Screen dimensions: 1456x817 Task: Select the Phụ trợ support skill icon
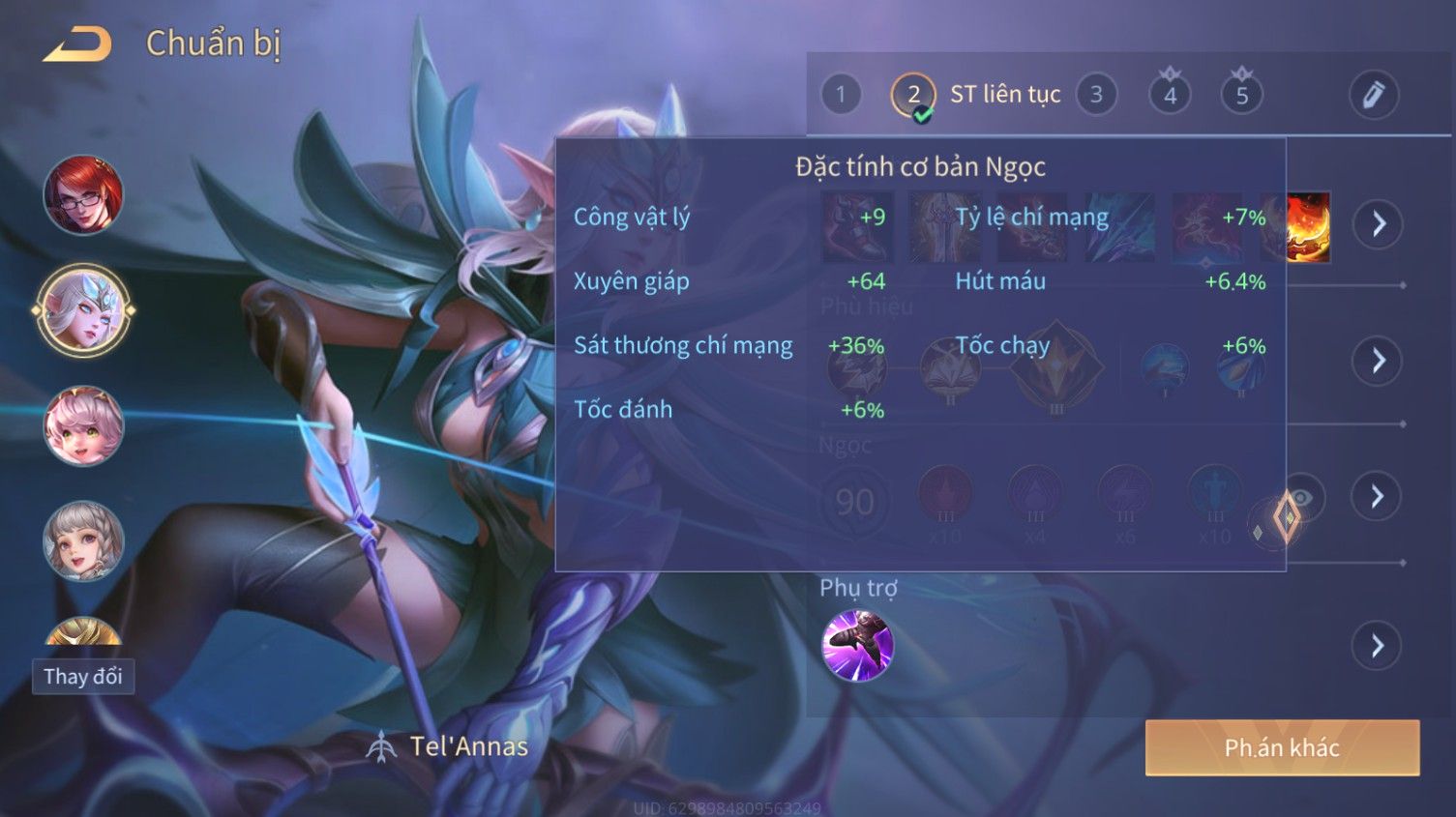tap(857, 645)
